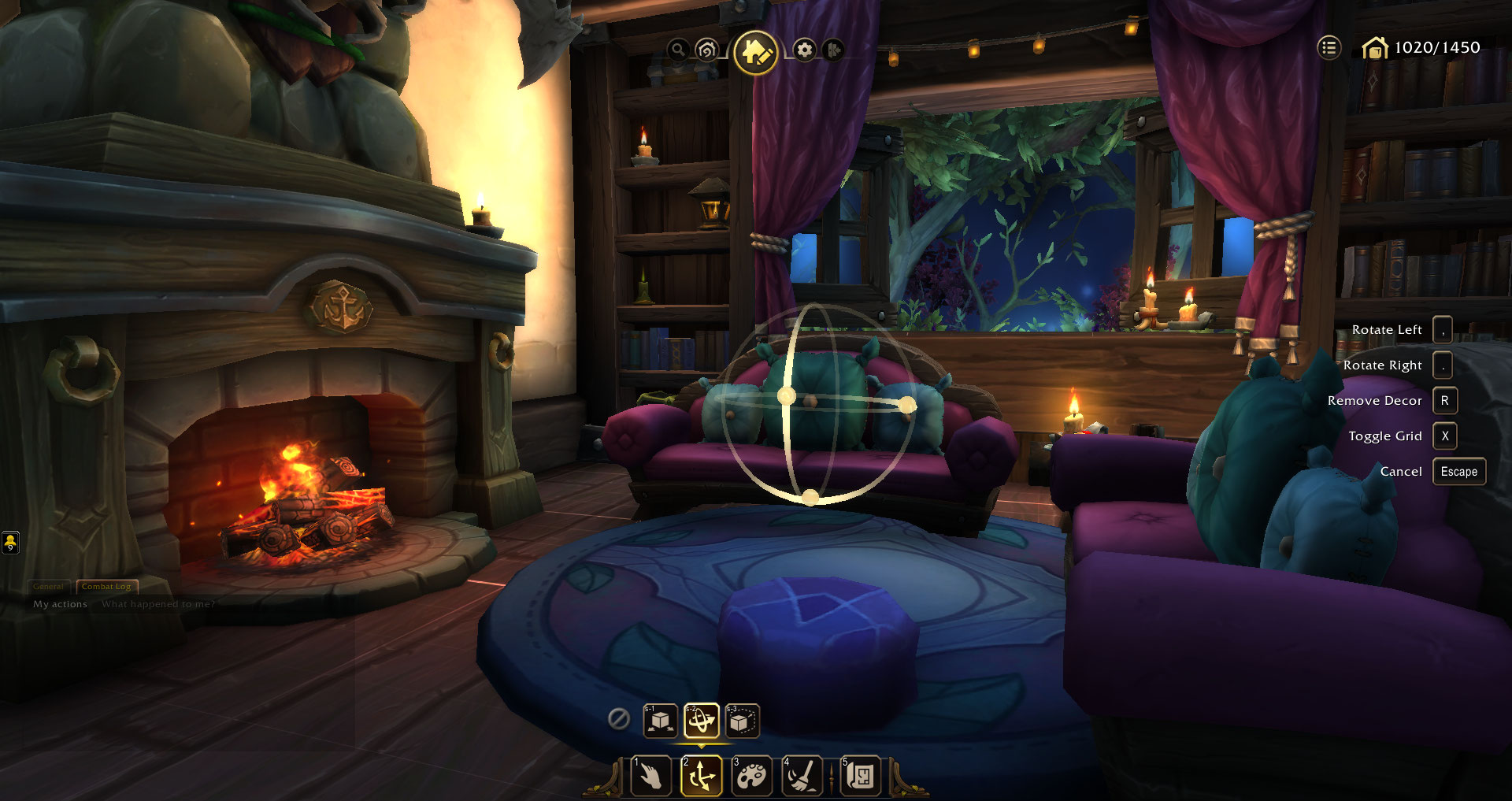This screenshot has height=801, width=1512.
Task: Select the hand tool in slot 1
Action: pos(651,776)
